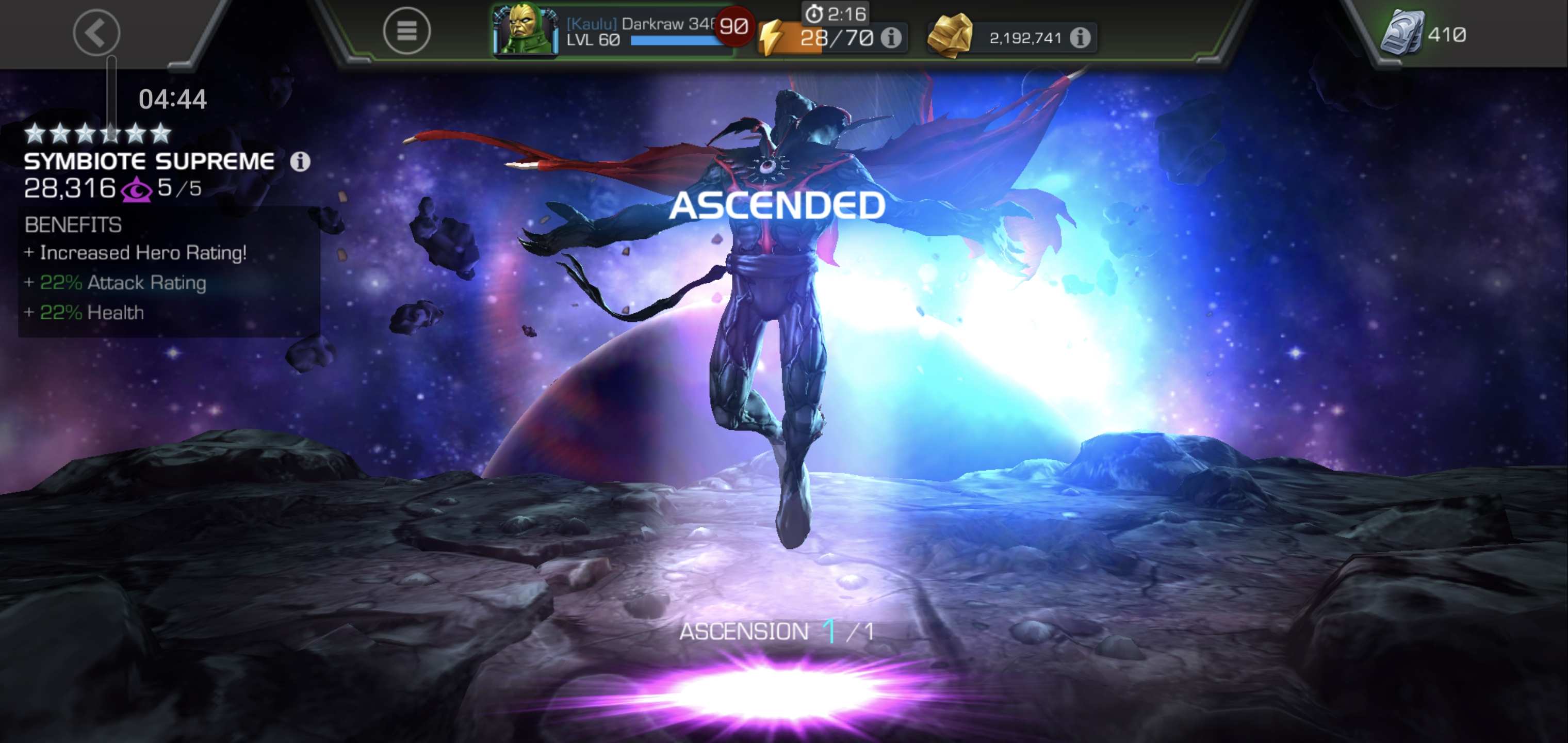Image resolution: width=1568 pixels, height=743 pixels.
Task: Expand the Benefits panel details
Action: 73,225
